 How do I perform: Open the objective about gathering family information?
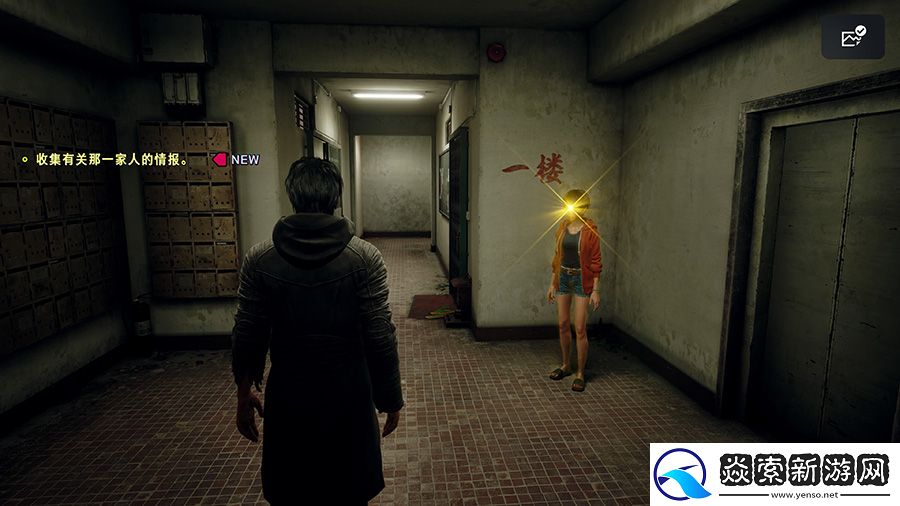click(x=112, y=158)
